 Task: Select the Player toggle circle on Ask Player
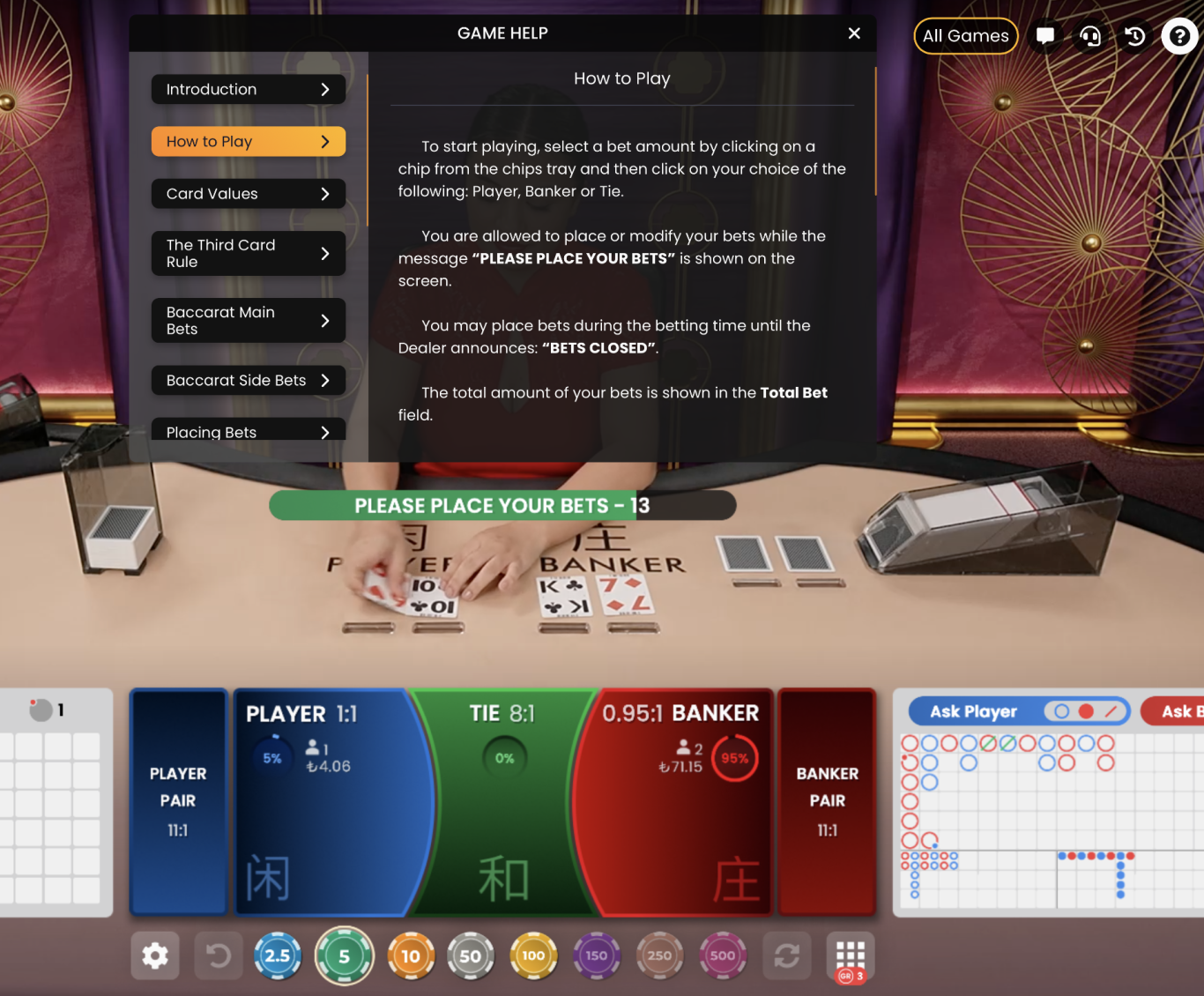(1062, 710)
